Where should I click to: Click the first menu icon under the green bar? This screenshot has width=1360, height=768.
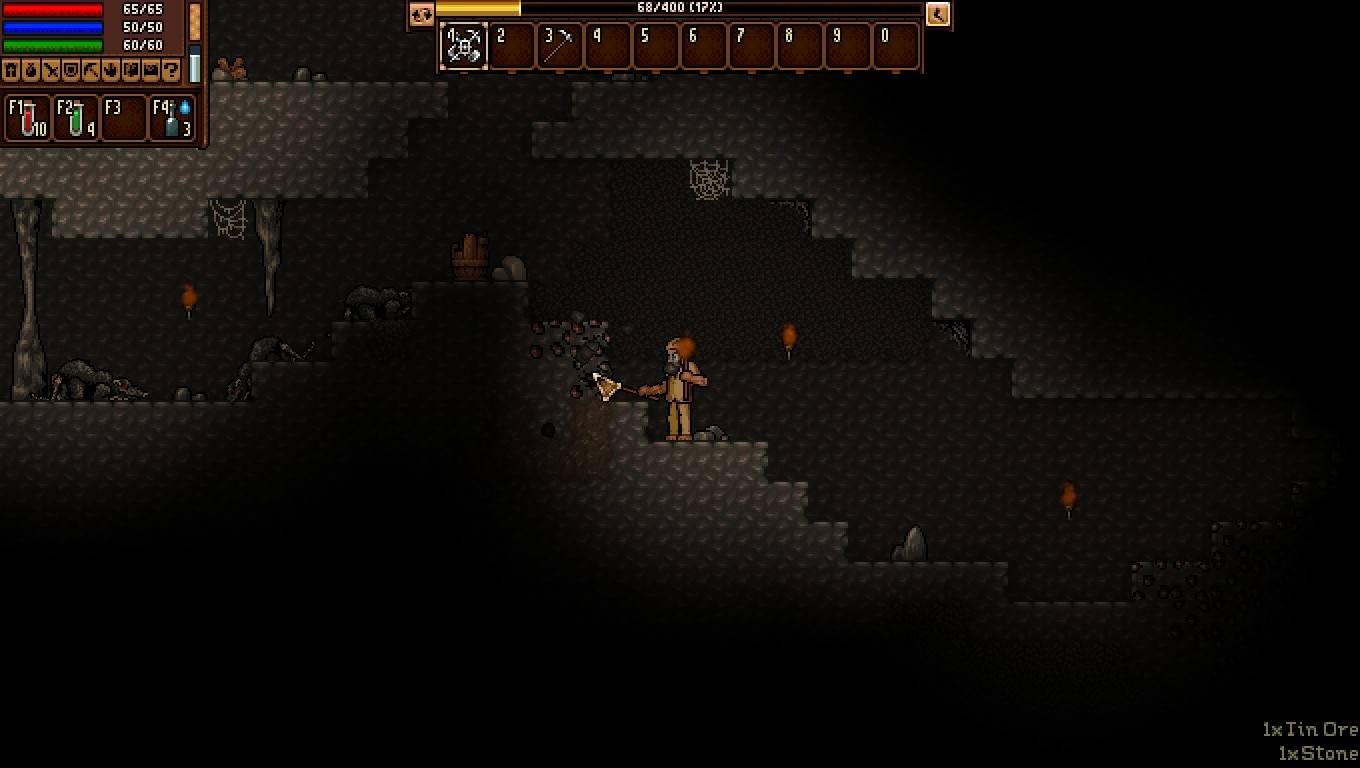[11, 70]
